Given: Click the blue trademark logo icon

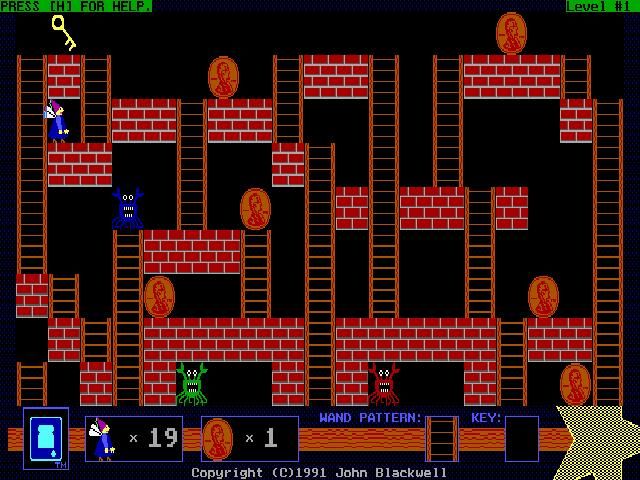Looking at the screenshot, I should [45, 437].
